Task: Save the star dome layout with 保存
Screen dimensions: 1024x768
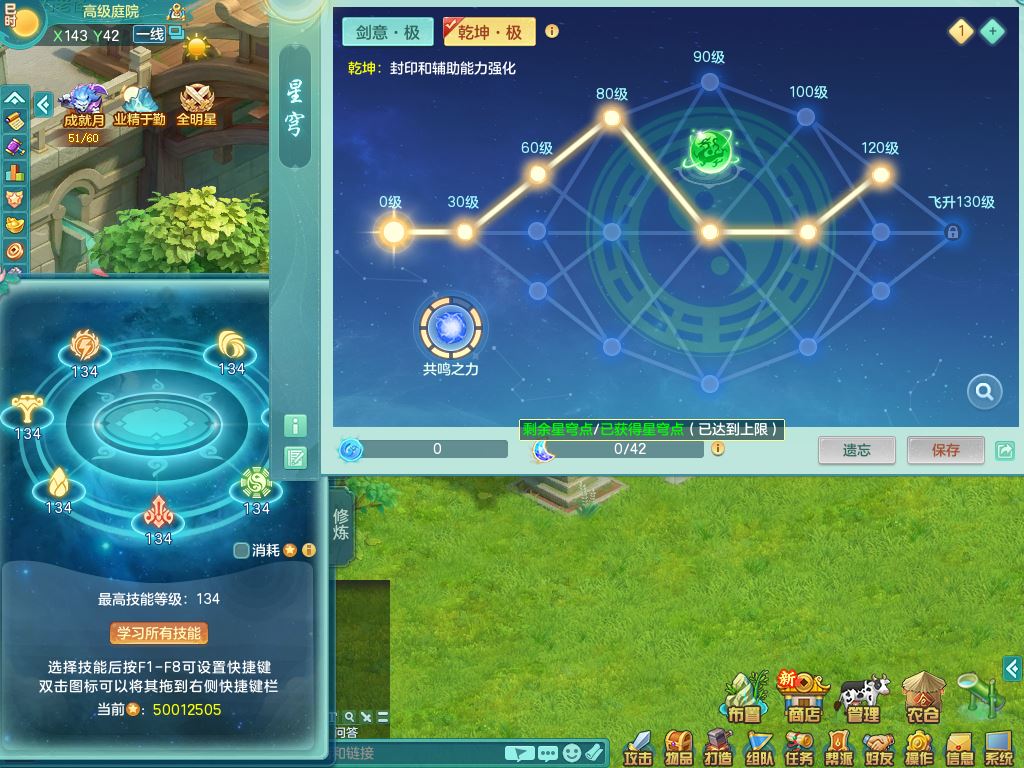Action: click(945, 450)
